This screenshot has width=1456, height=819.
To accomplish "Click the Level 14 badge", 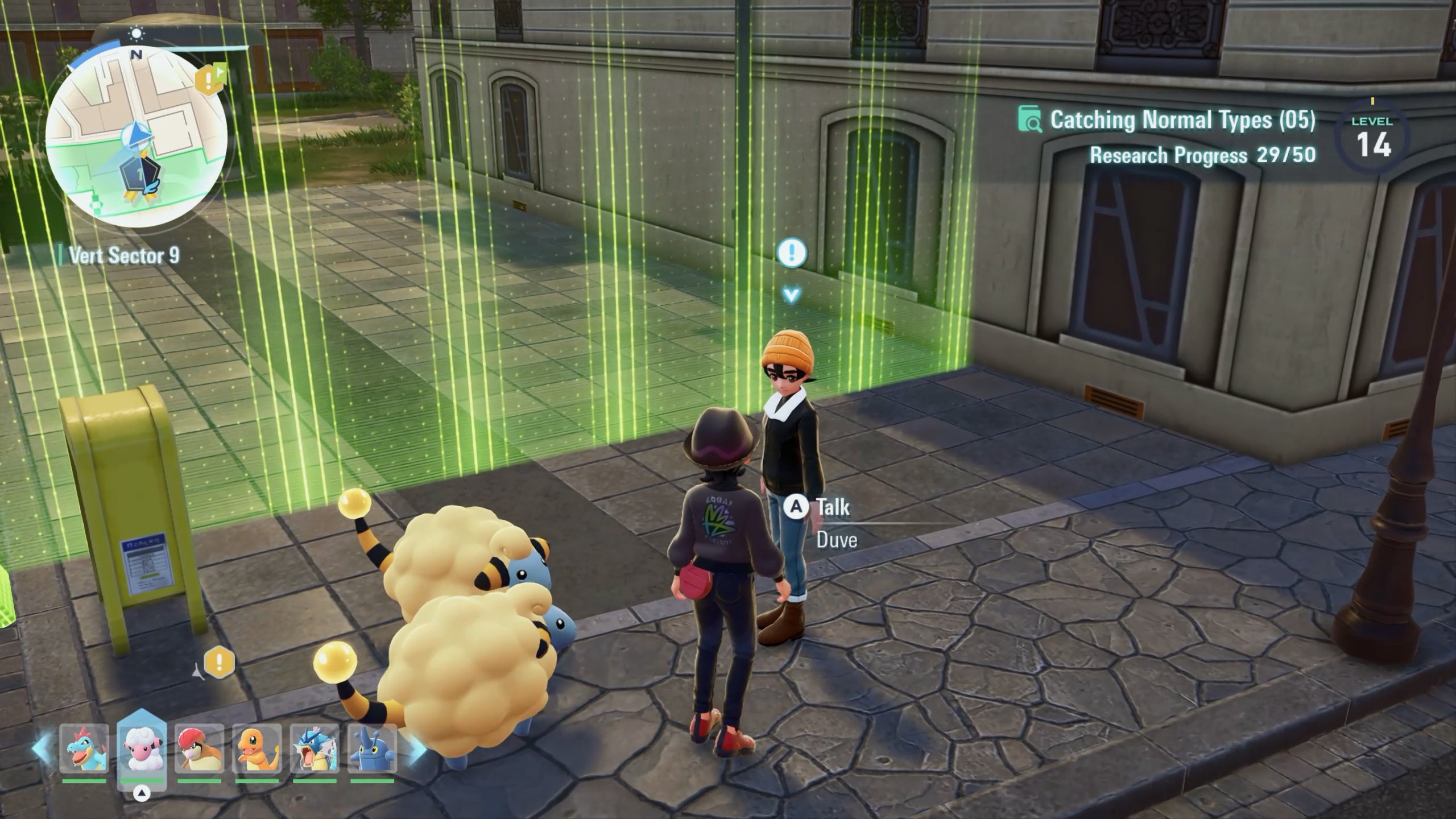I will [x=1373, y=138].
